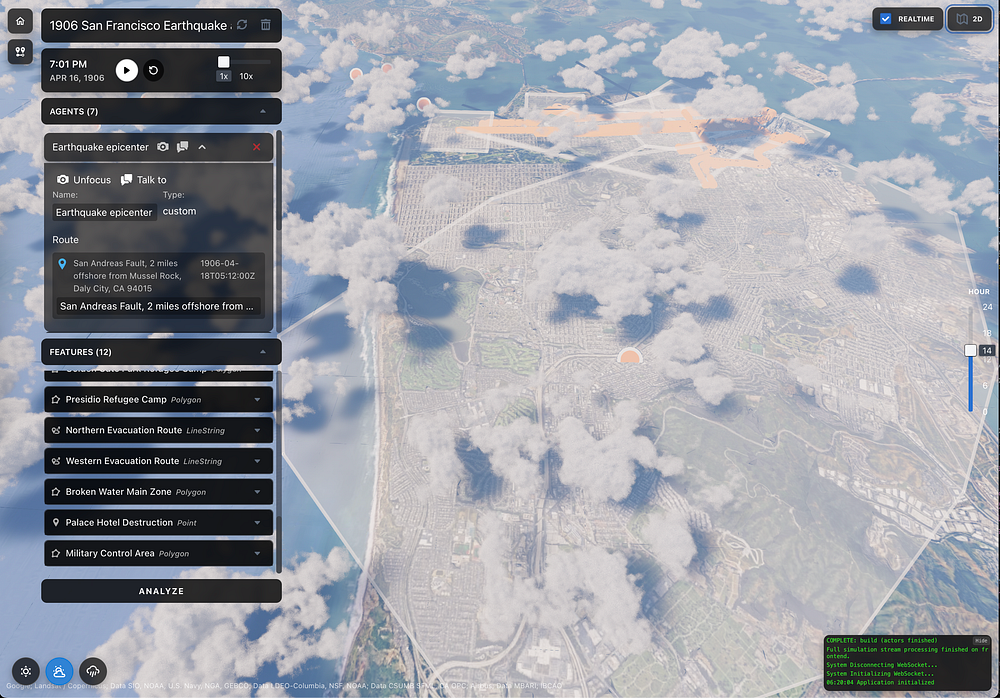This screenshot has height=698, width=1000.
Task: Play the simulation timeline
Action: click(126, 70)
